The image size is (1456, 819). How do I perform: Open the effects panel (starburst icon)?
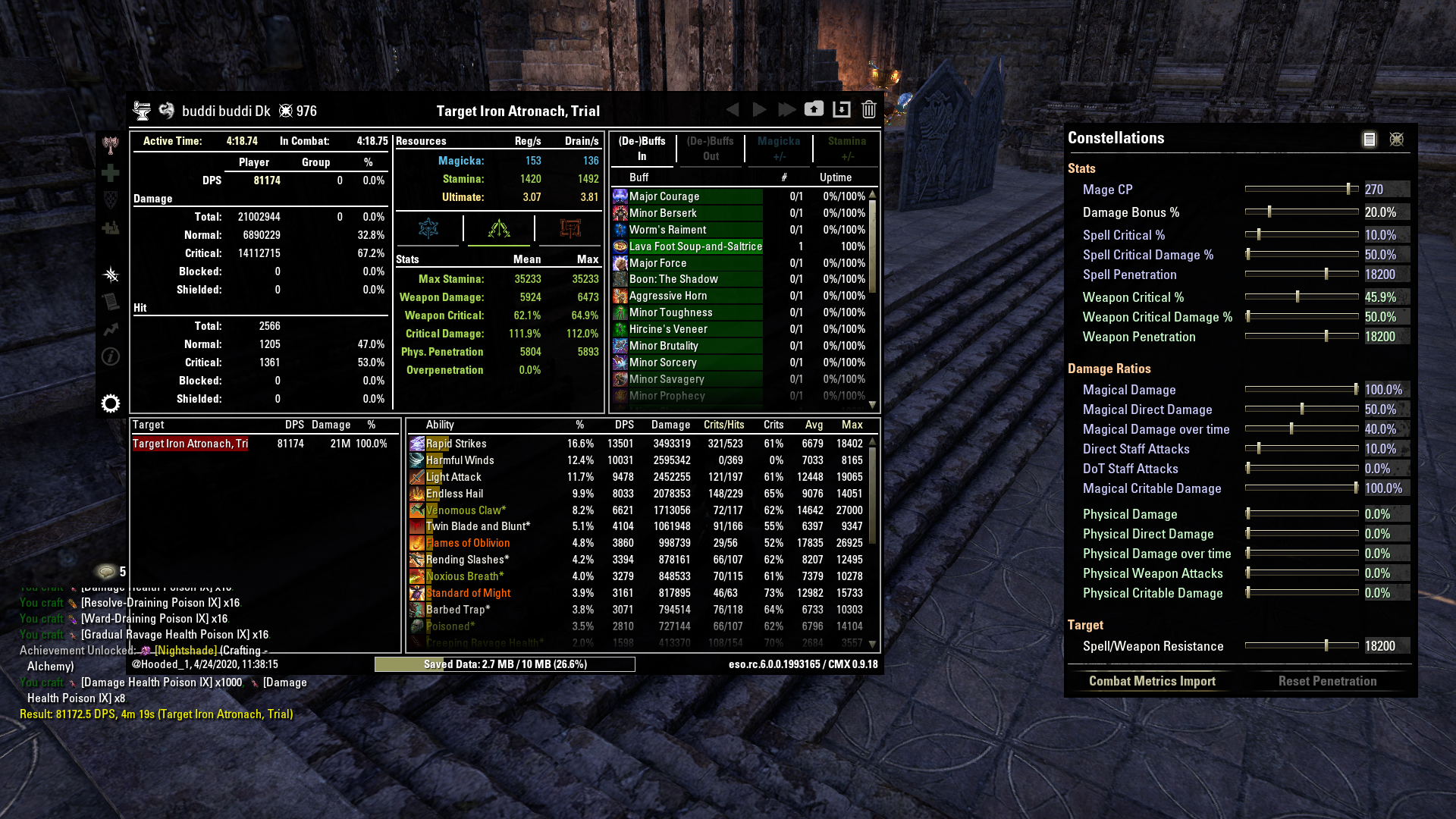pyautogui.click(x=111, y=275)
